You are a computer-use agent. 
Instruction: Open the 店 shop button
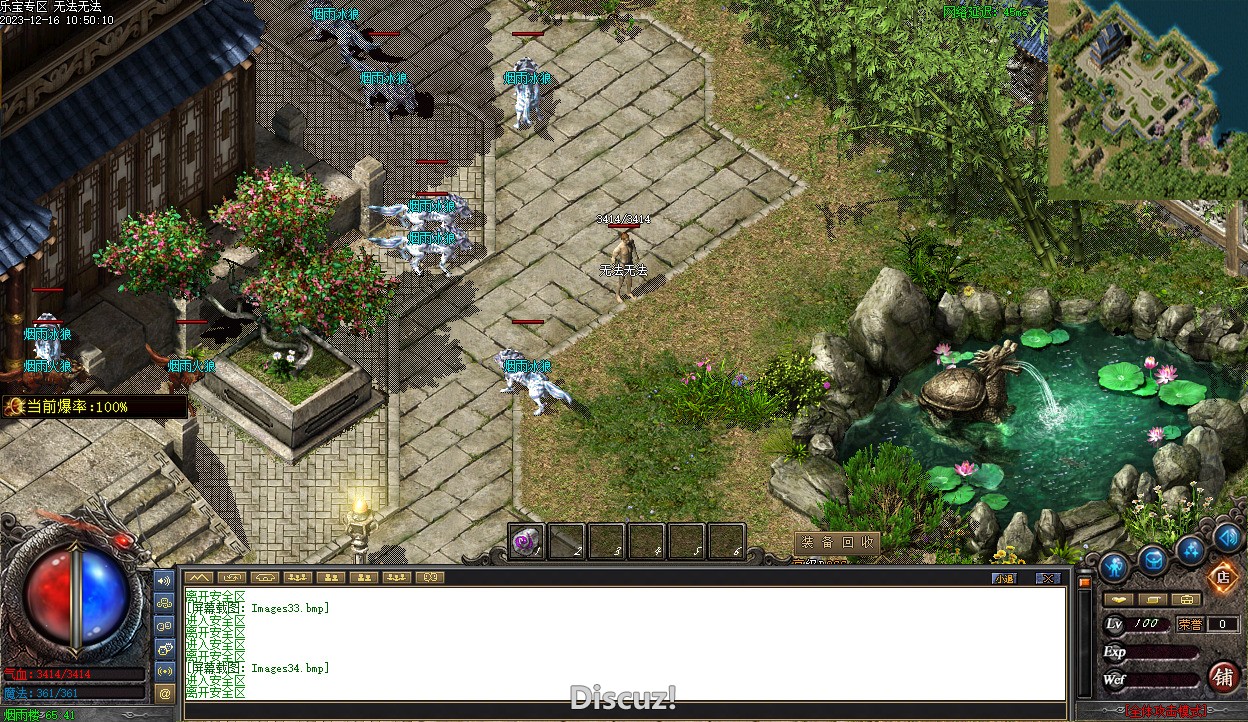1222,577
